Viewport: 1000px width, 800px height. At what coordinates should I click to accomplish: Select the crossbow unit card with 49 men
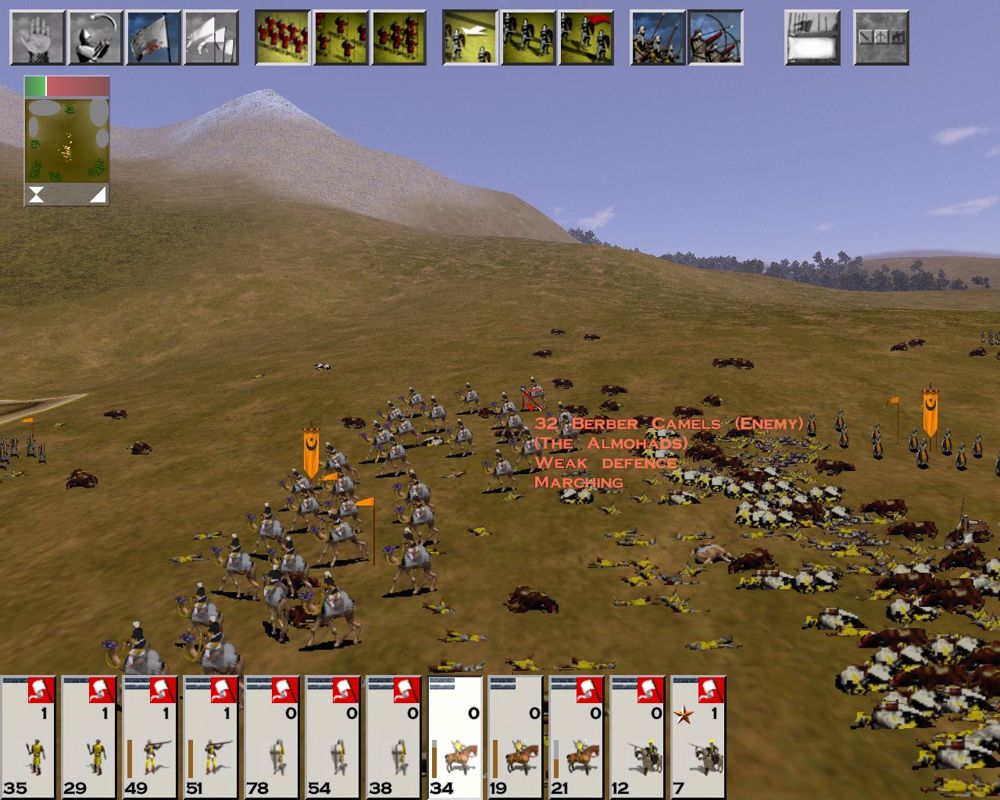pos(150,737)
